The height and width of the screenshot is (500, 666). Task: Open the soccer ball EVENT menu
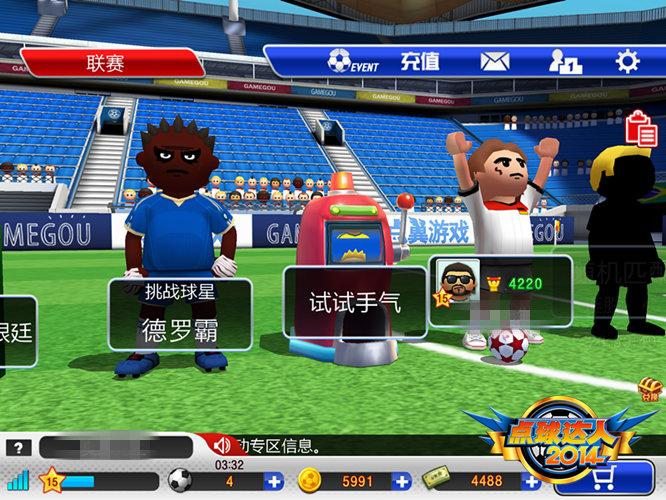352,62
